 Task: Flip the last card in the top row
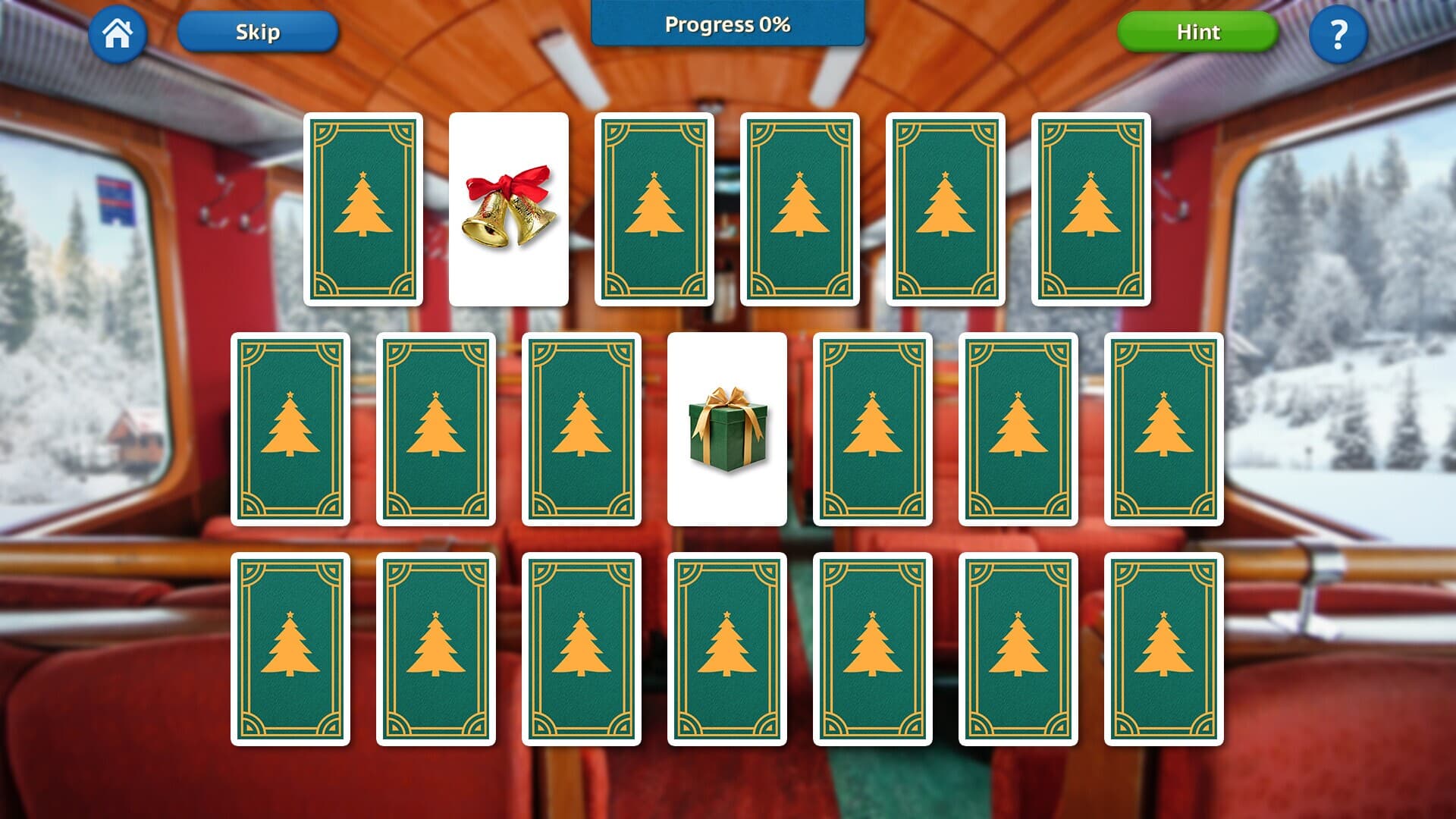(x=1090, y=210)
